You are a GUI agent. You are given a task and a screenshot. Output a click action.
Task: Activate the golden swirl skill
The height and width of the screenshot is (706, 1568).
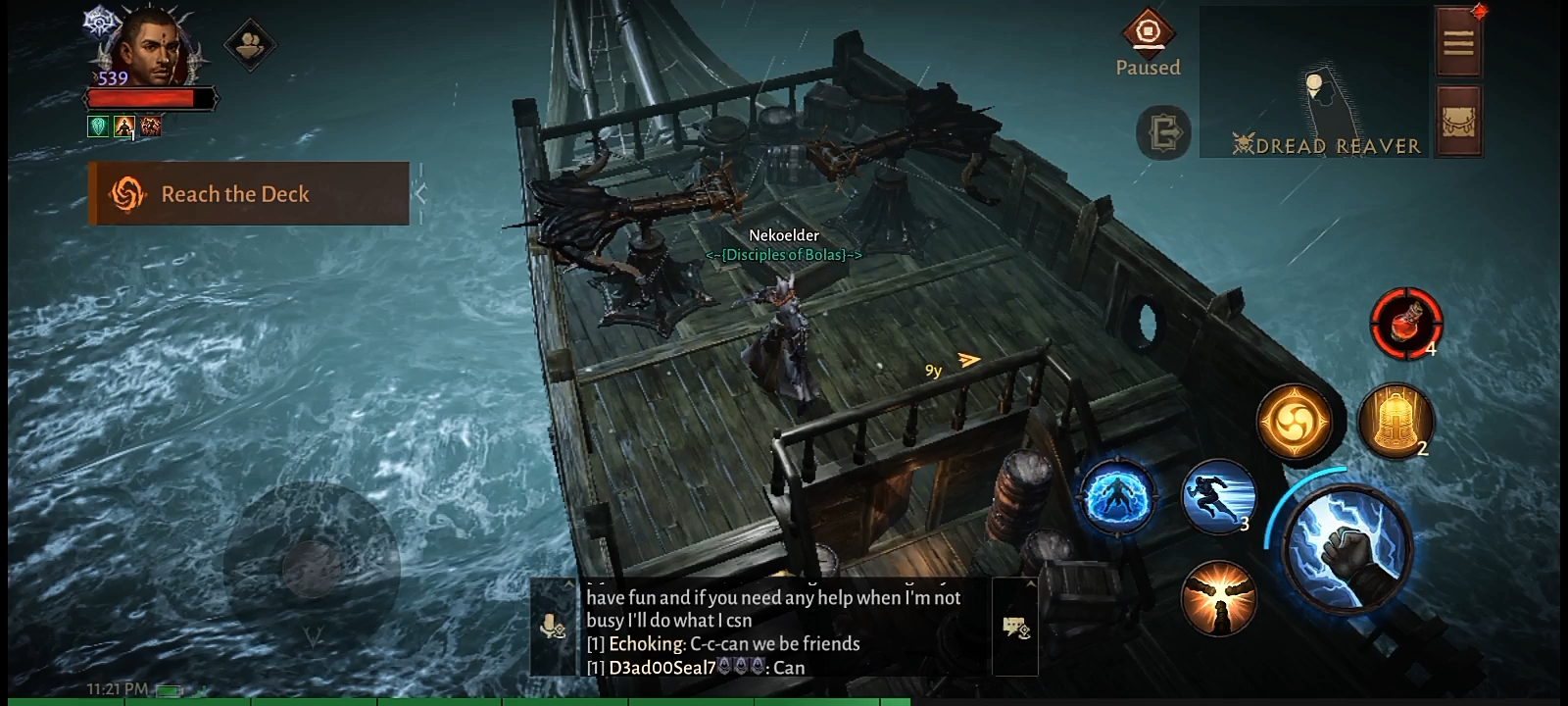click(x=1294, y=423)
